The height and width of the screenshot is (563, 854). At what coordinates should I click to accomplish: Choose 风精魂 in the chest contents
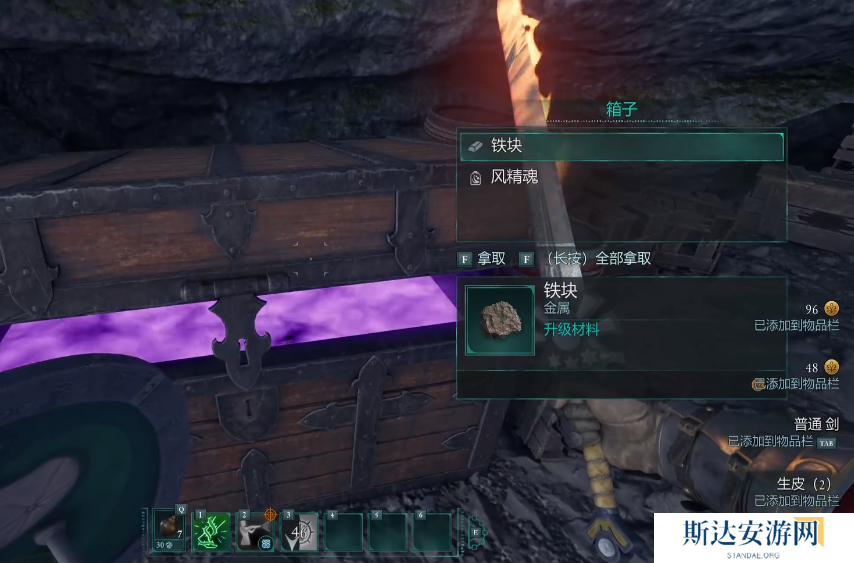click(620, 178)
